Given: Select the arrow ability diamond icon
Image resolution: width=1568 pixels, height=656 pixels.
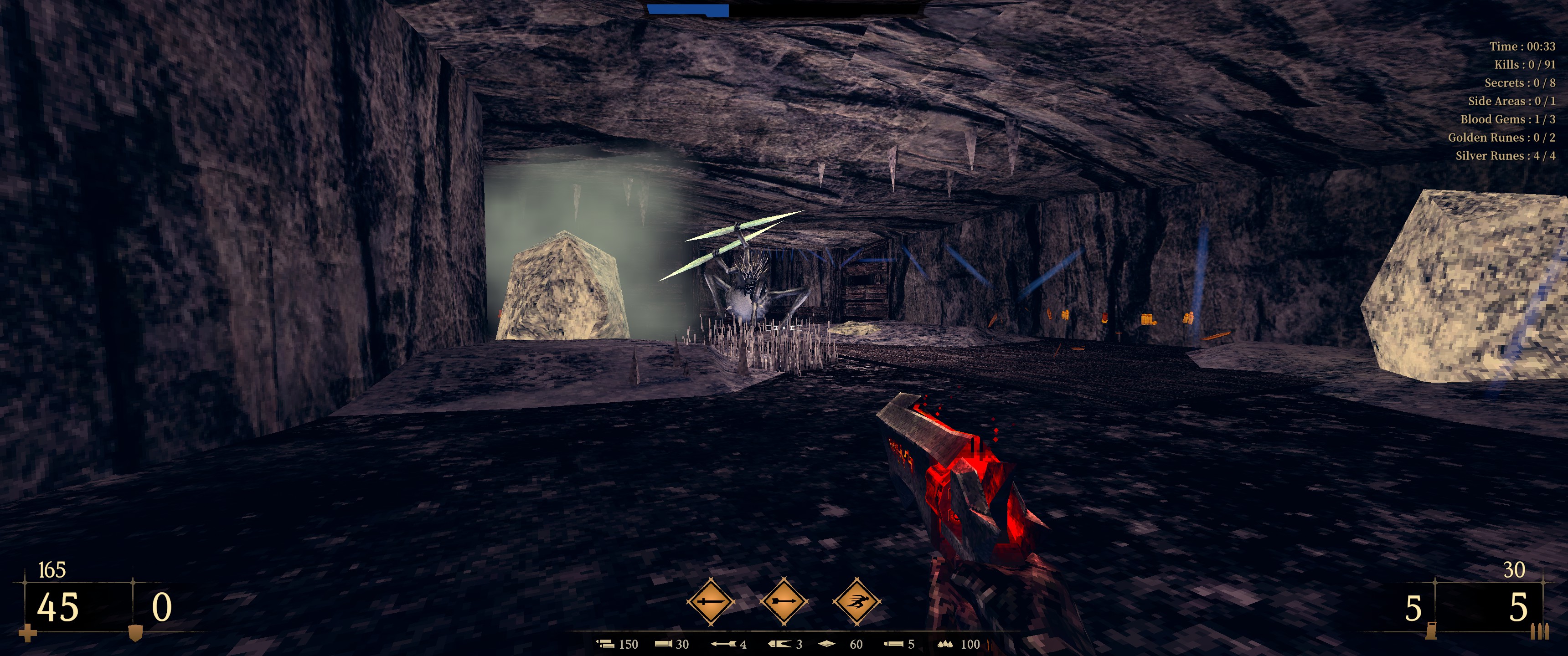Looking at the screenshot, I should click(x=784, y=601).
